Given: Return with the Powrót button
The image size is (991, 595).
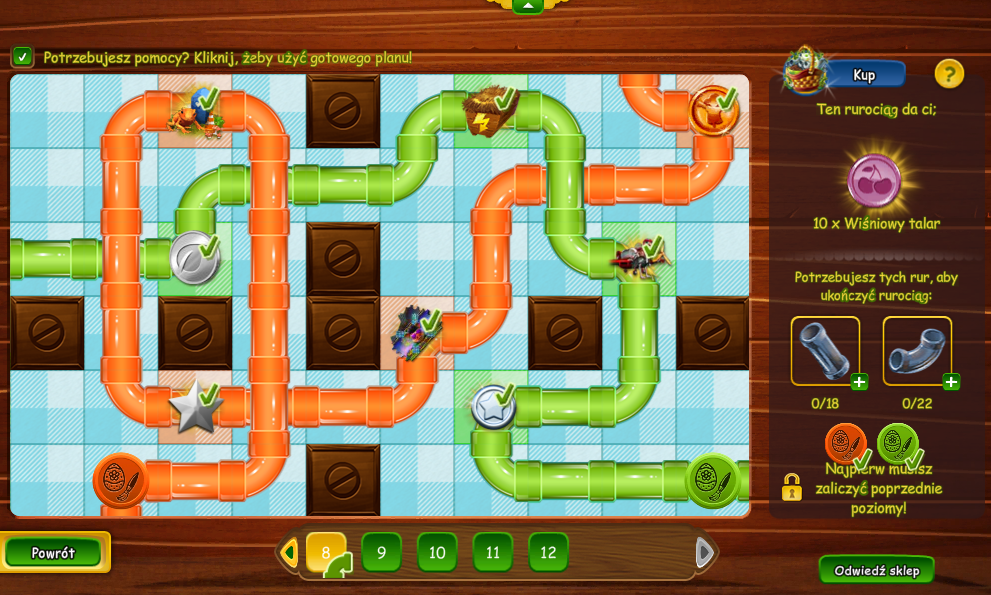Looking at the screenshot, I should [54, 553].
